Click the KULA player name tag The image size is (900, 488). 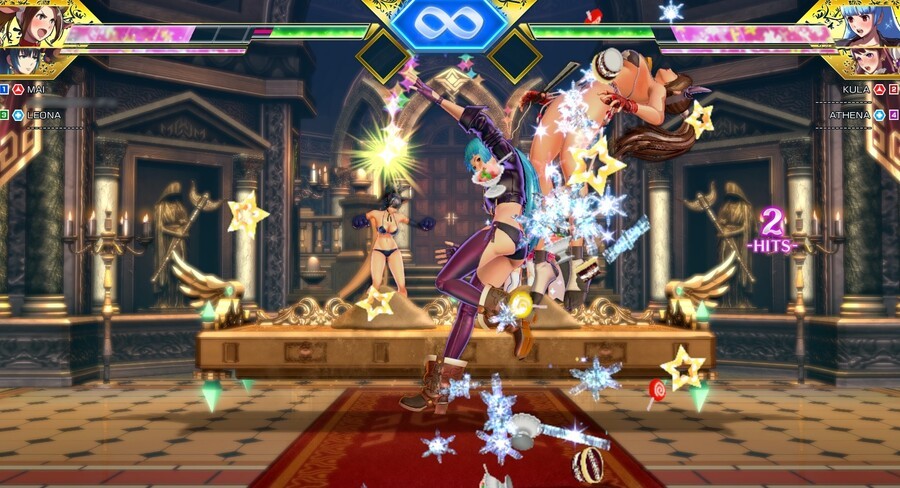point(856,89)
